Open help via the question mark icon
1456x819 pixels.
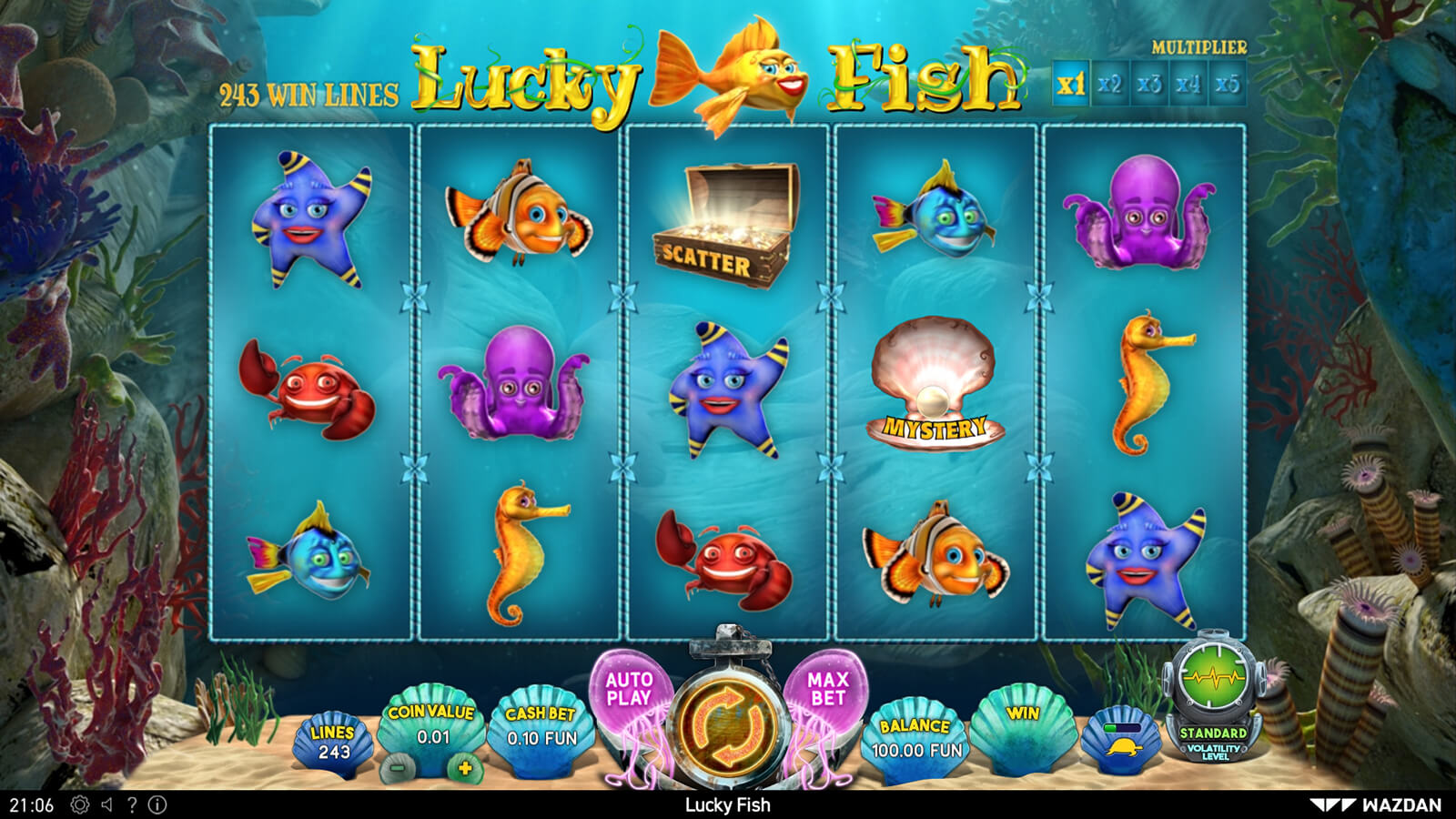(132, 804)
